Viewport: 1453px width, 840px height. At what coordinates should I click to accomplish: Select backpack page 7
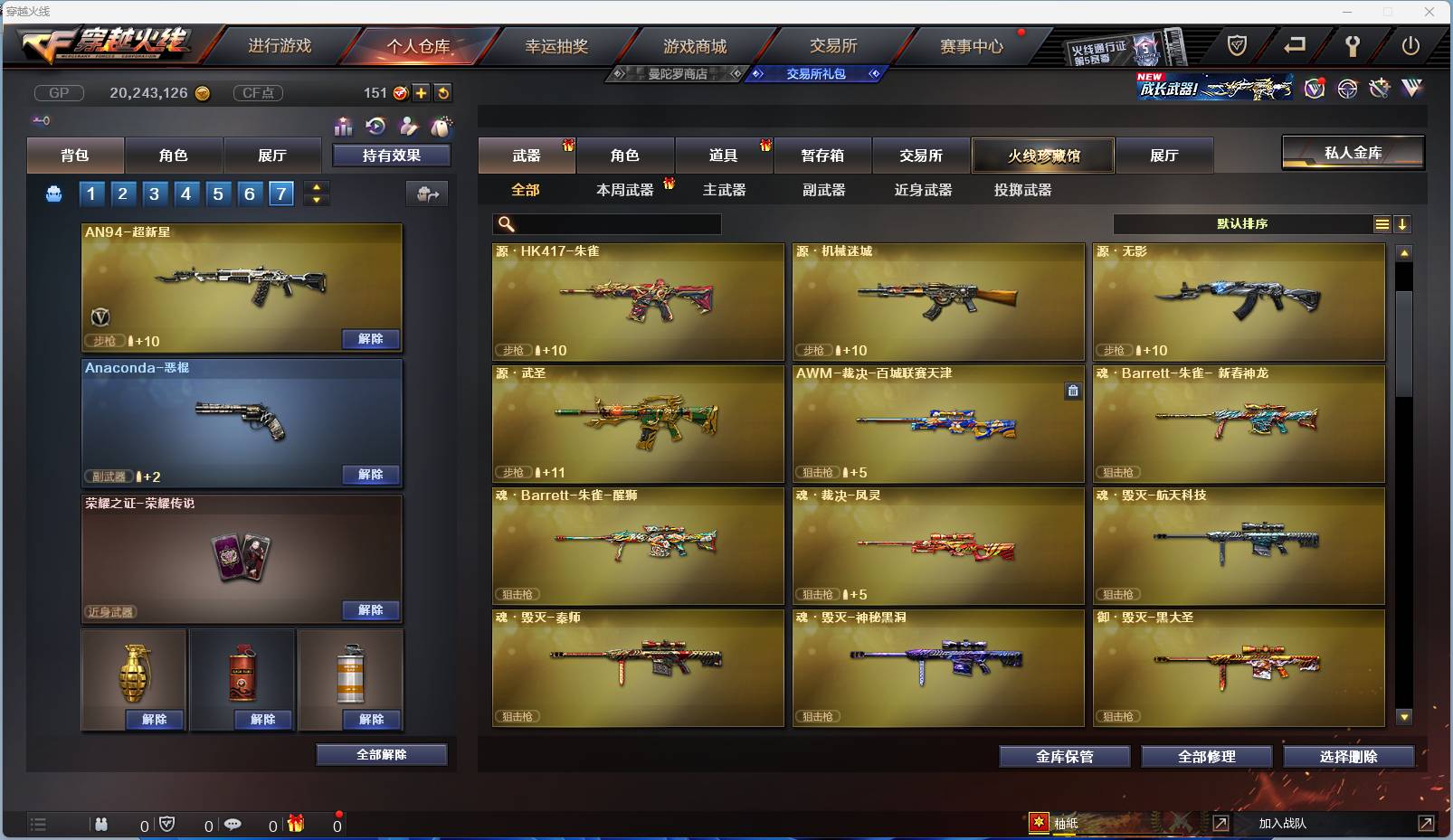tap(281, 193)
